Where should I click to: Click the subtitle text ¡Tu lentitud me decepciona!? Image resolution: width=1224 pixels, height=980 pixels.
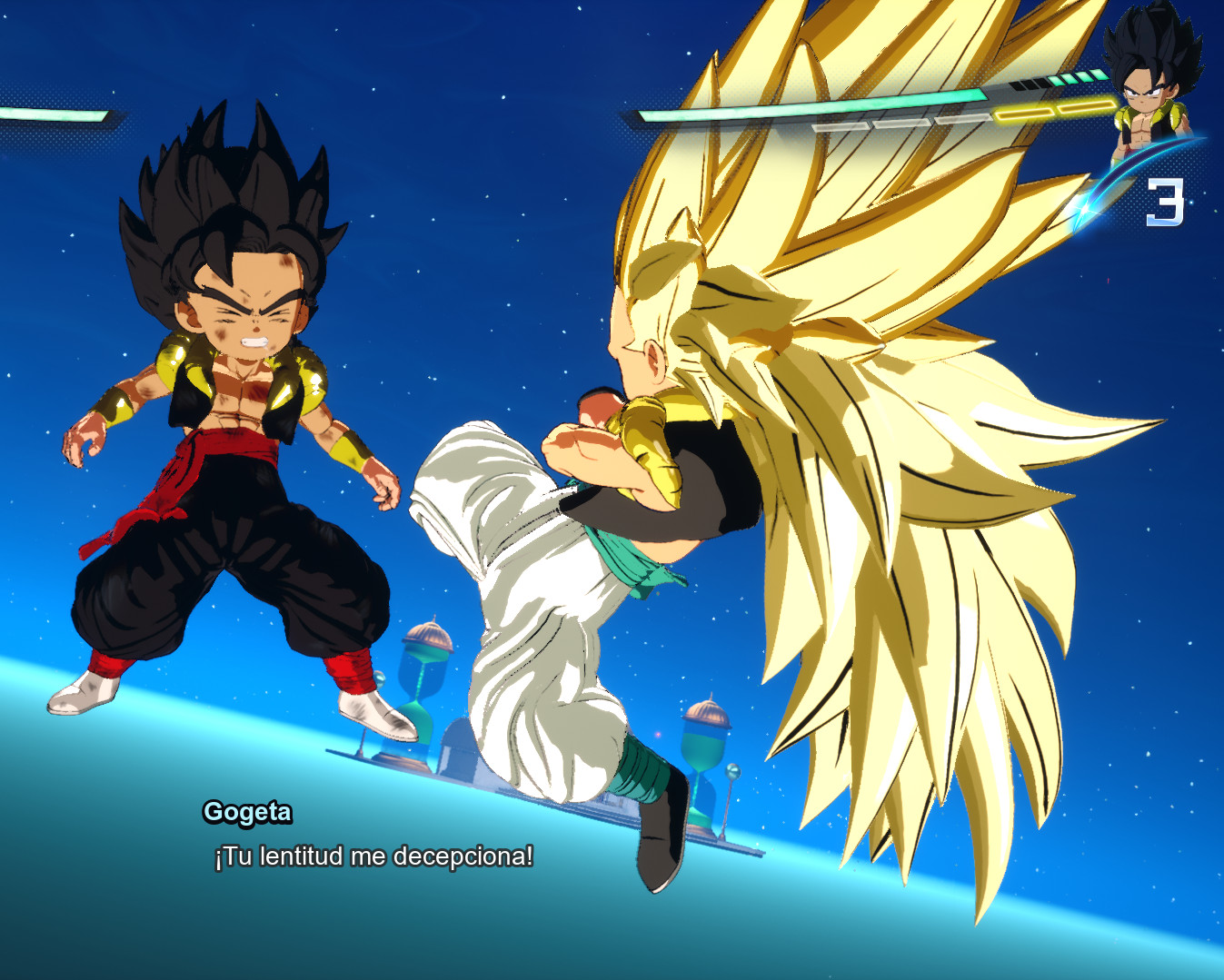coord(373,856)
